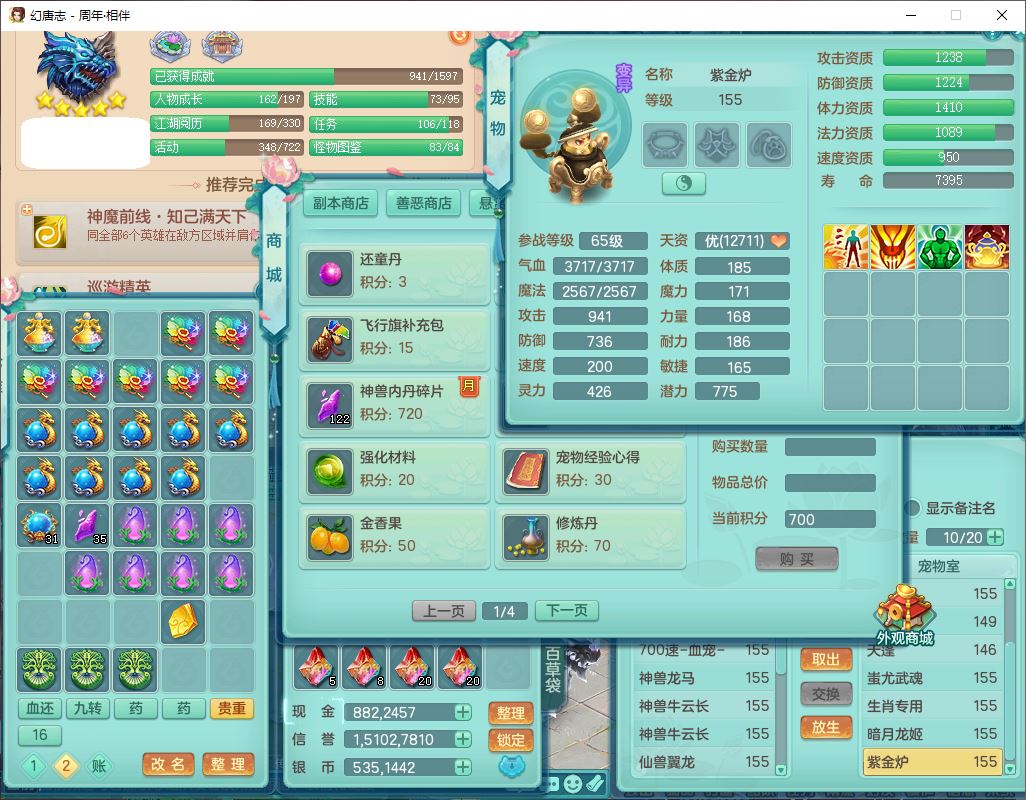Go to the next shop page (下一页)
Image resolution: width=1026 pixels, height=800 pixels.
click(567, 610)
